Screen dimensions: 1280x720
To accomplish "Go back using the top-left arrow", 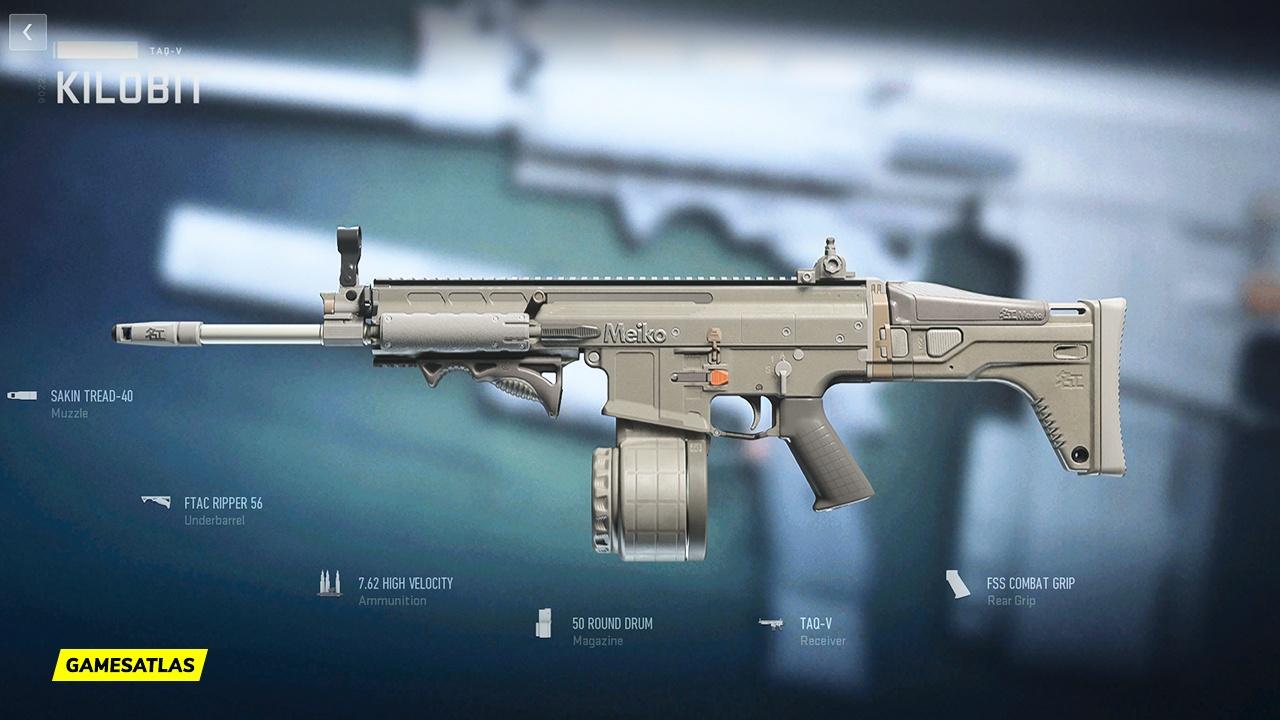I will pos(27,32).
